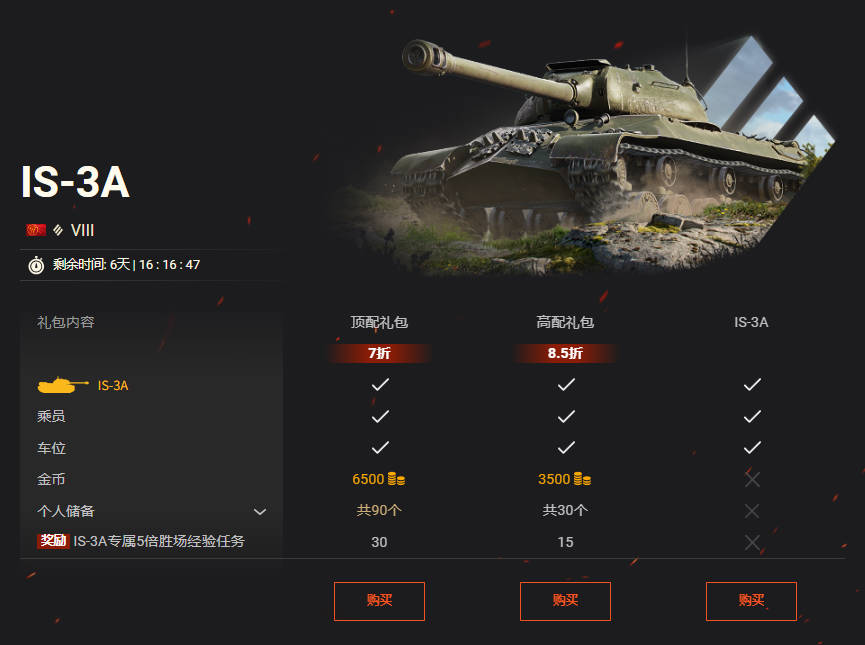The height and width of the screenshot is (645, 865).
Task: Buy the 高配礼包 bundle
Action: pyautogui.click(x=565, y=601)
